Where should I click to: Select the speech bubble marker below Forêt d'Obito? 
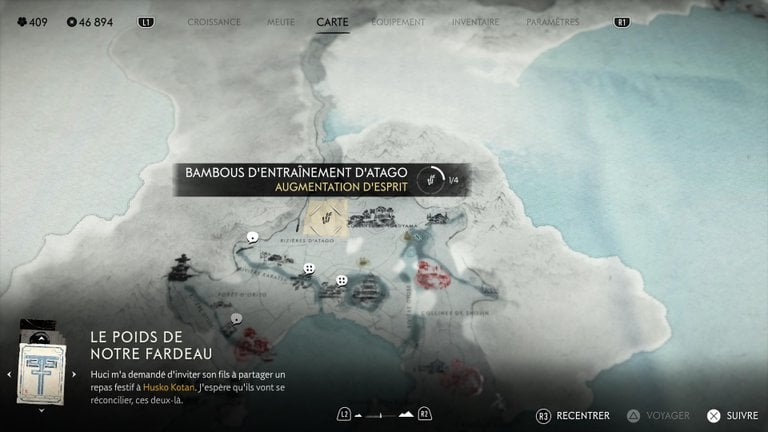point(236,319)
